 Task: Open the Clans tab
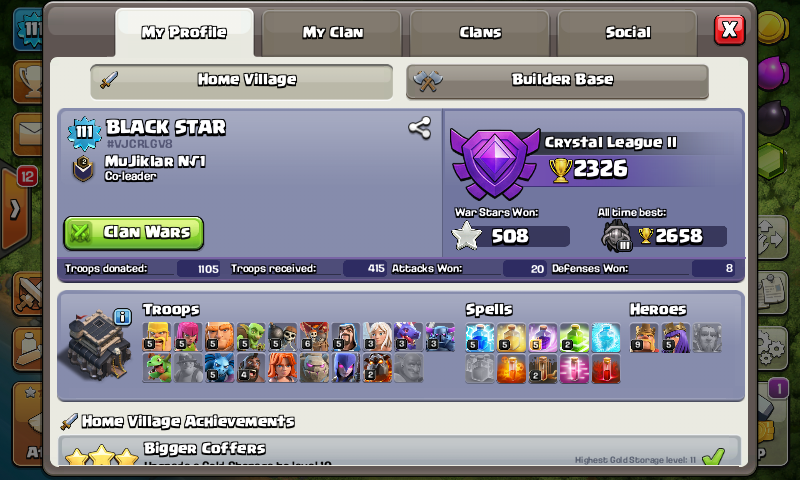coord(480,32)
